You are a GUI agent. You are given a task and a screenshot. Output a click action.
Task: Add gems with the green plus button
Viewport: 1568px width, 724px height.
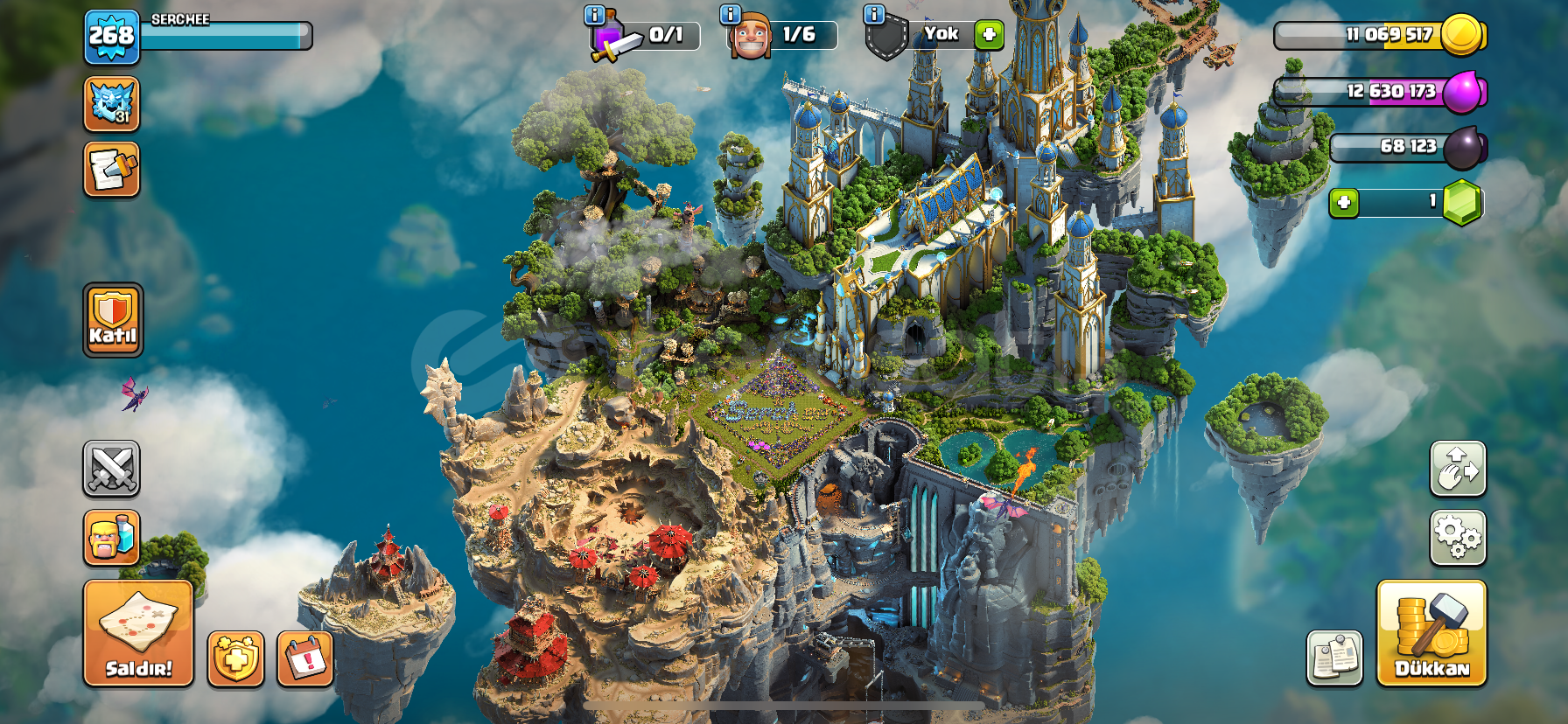(x=1344, y=203)
